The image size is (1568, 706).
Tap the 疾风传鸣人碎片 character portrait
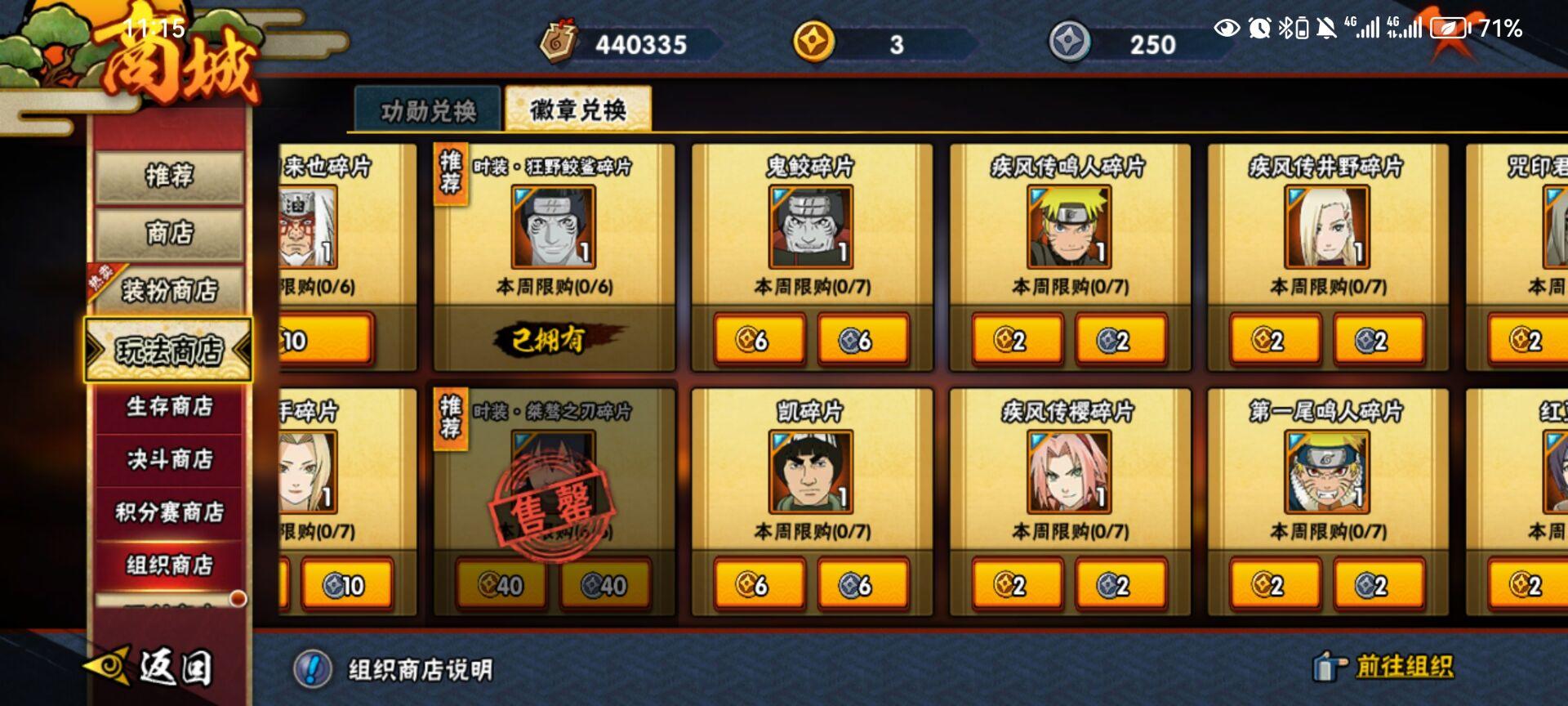point(1068,227)
